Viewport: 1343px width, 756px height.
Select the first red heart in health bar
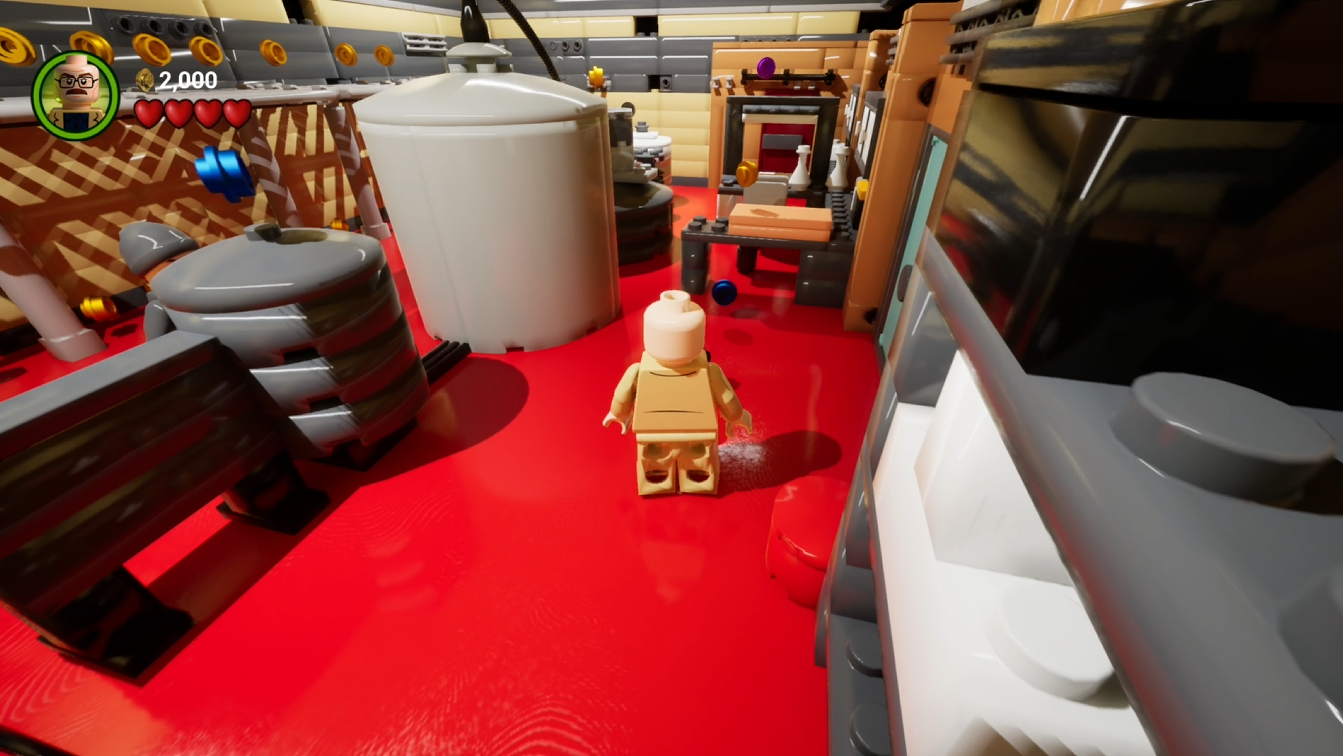click(x=148, y=112)
